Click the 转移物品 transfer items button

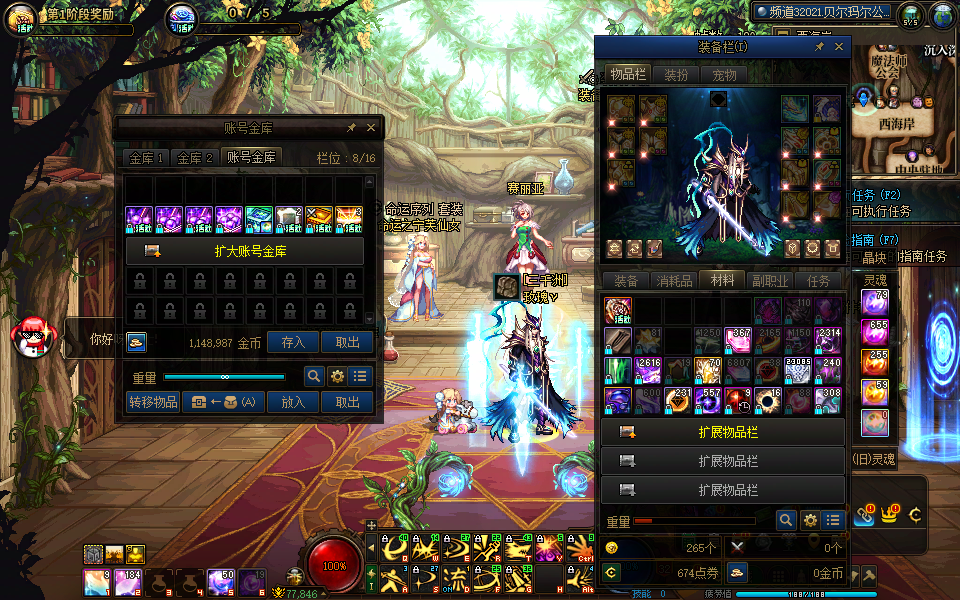click(x=153, y=402)
